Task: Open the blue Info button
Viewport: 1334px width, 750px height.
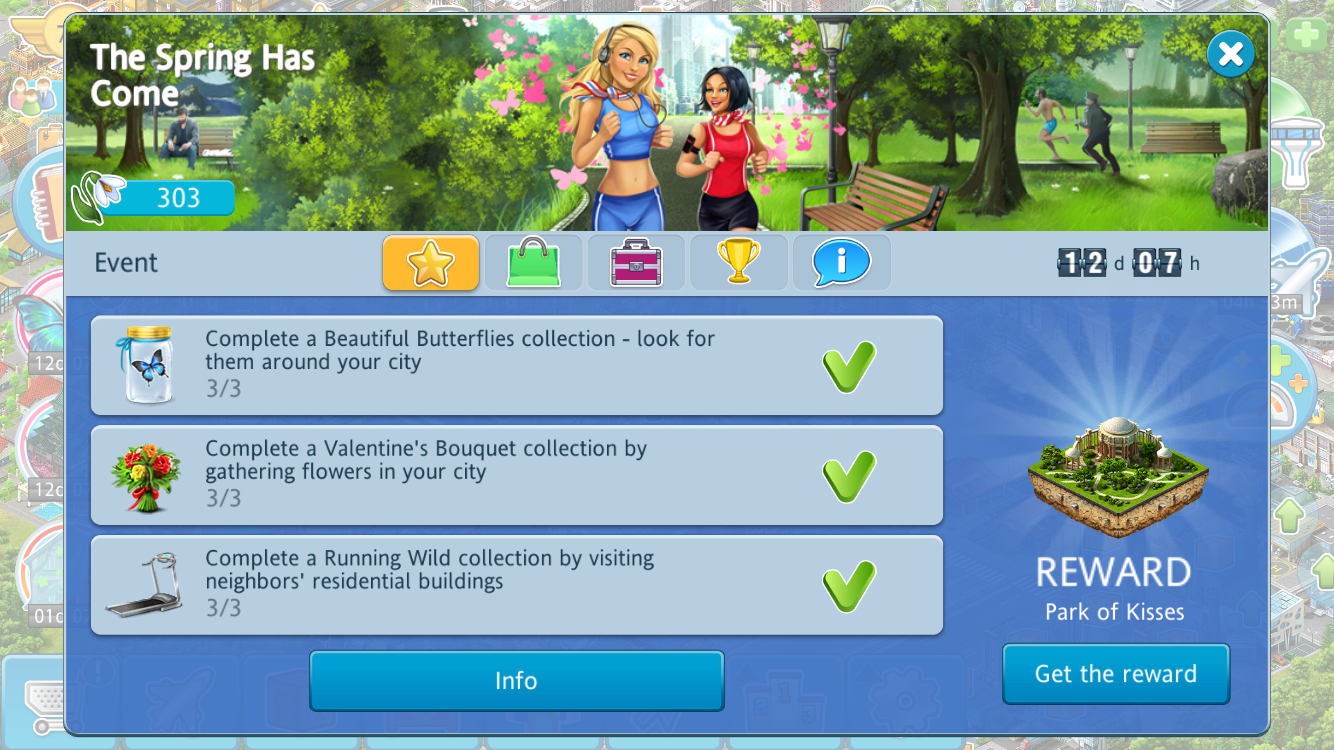Action: (516, 681)
